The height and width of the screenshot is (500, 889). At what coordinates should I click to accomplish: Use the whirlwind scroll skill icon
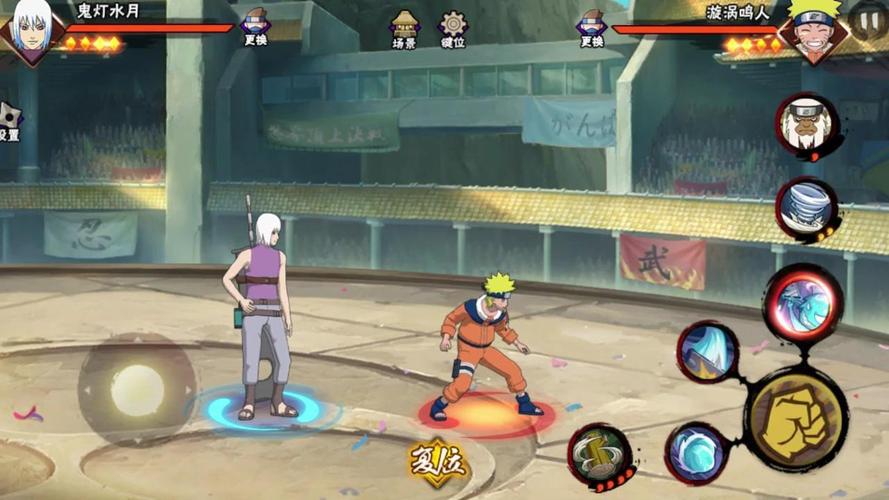pos(806,208)
